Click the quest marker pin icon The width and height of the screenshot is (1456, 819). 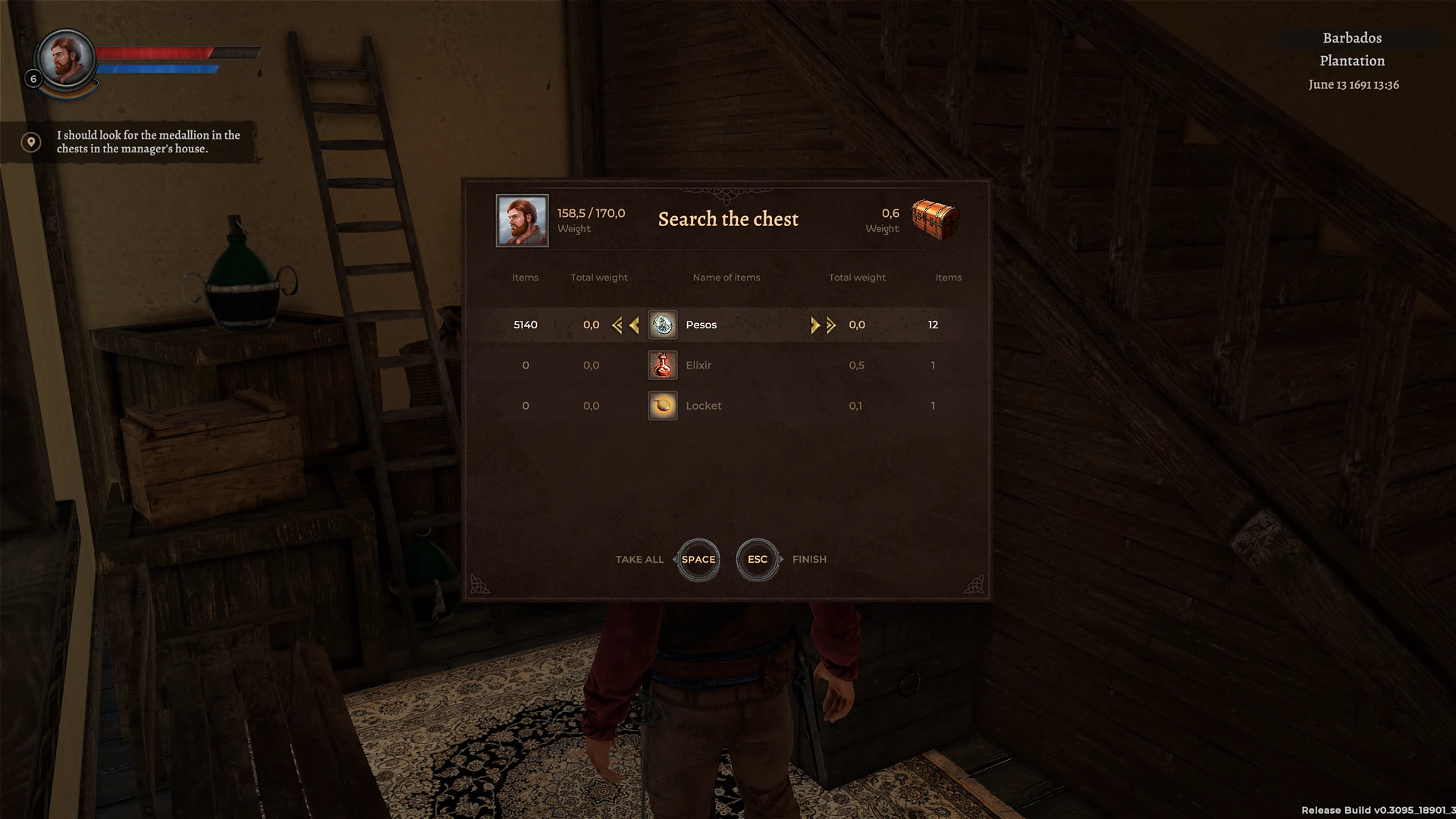tap(30, 141)
